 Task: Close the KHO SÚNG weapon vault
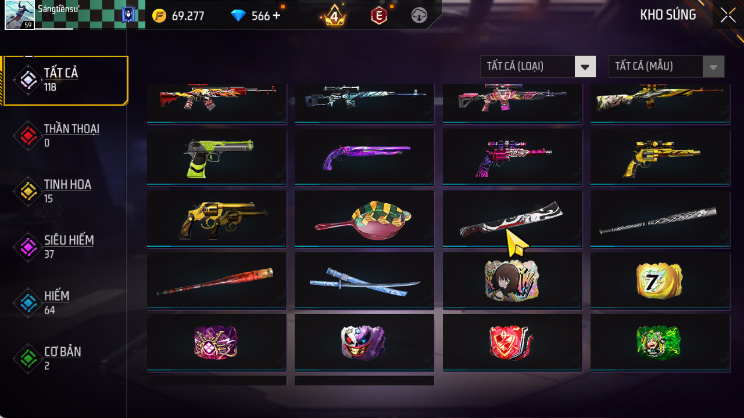pyautogui.click(x=727, y=15)
